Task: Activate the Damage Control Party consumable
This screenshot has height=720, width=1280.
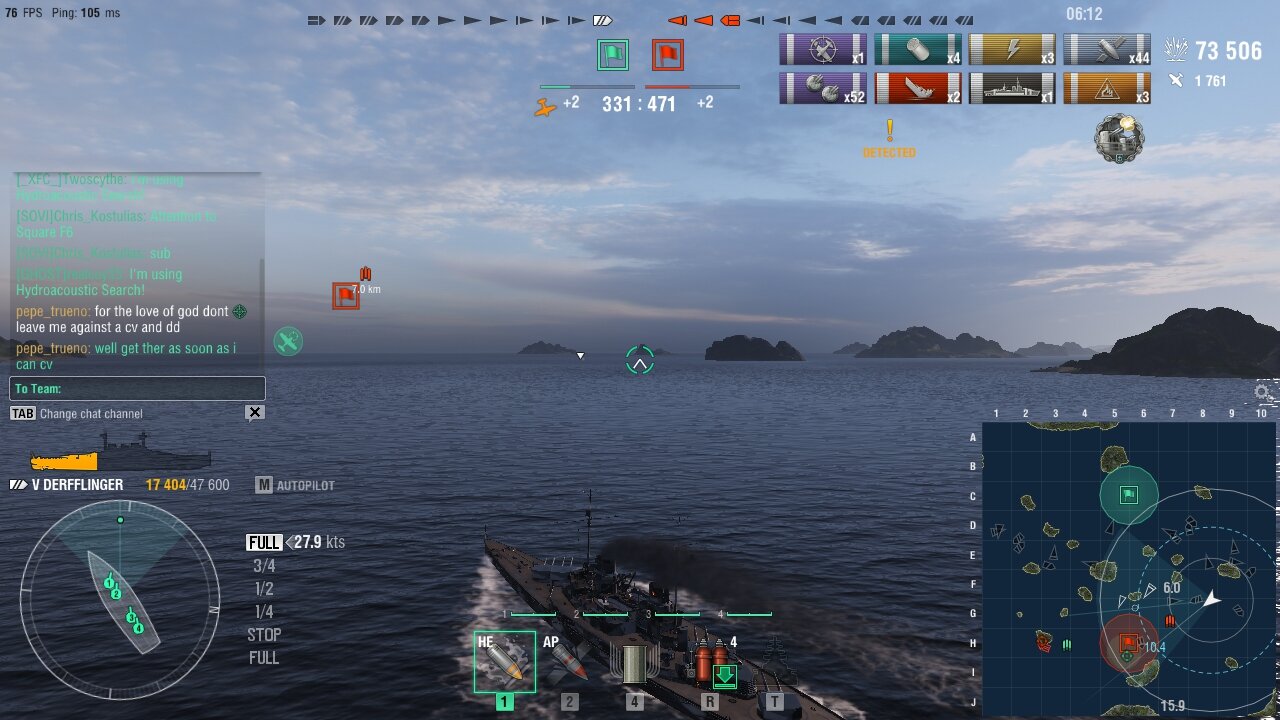Action: [x=635, y=664]
